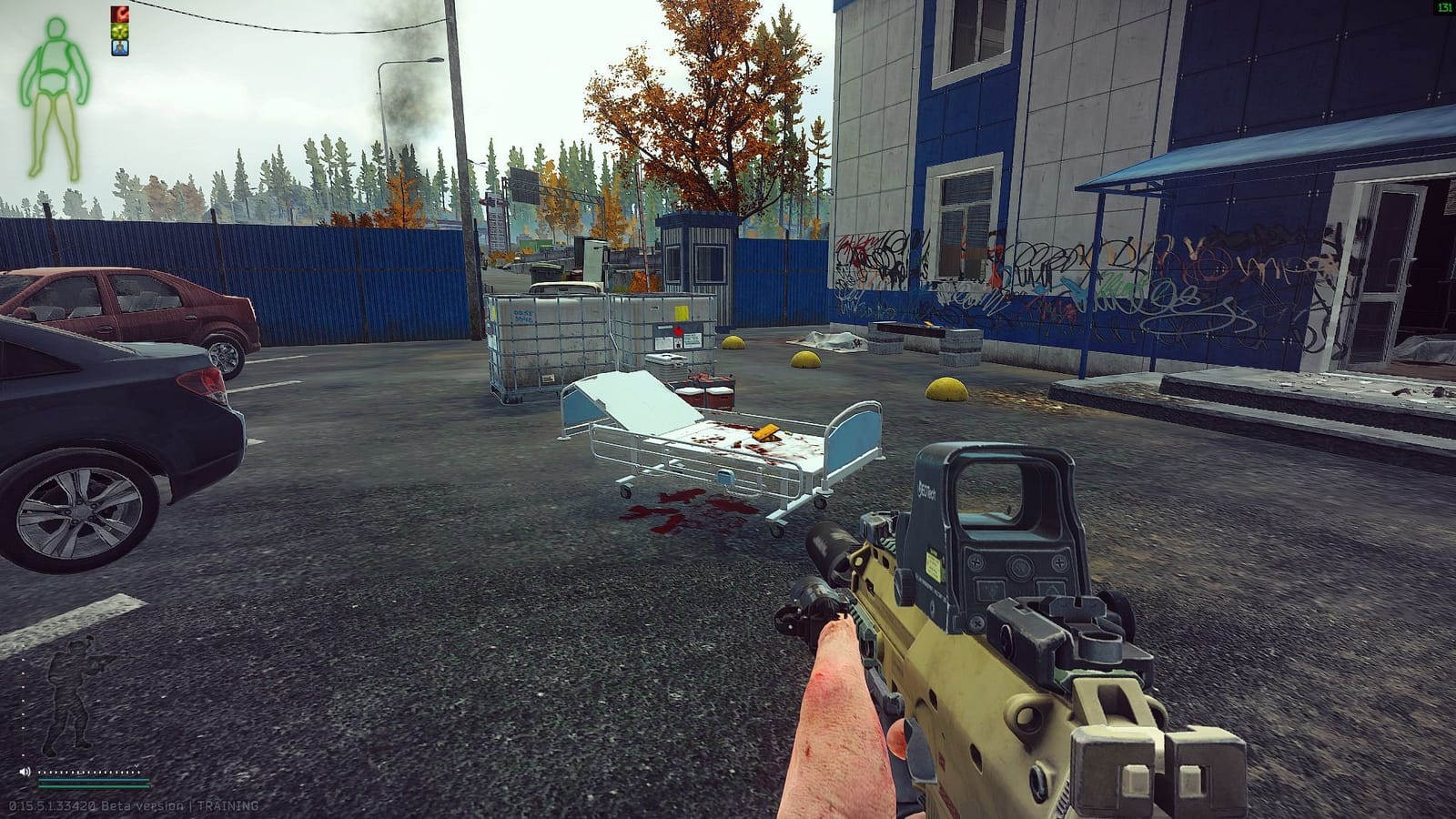Click the vertical noise indicator dots
Image resolution: width=1456 pixels, height=819 pixels.
[x=22, y=708]
